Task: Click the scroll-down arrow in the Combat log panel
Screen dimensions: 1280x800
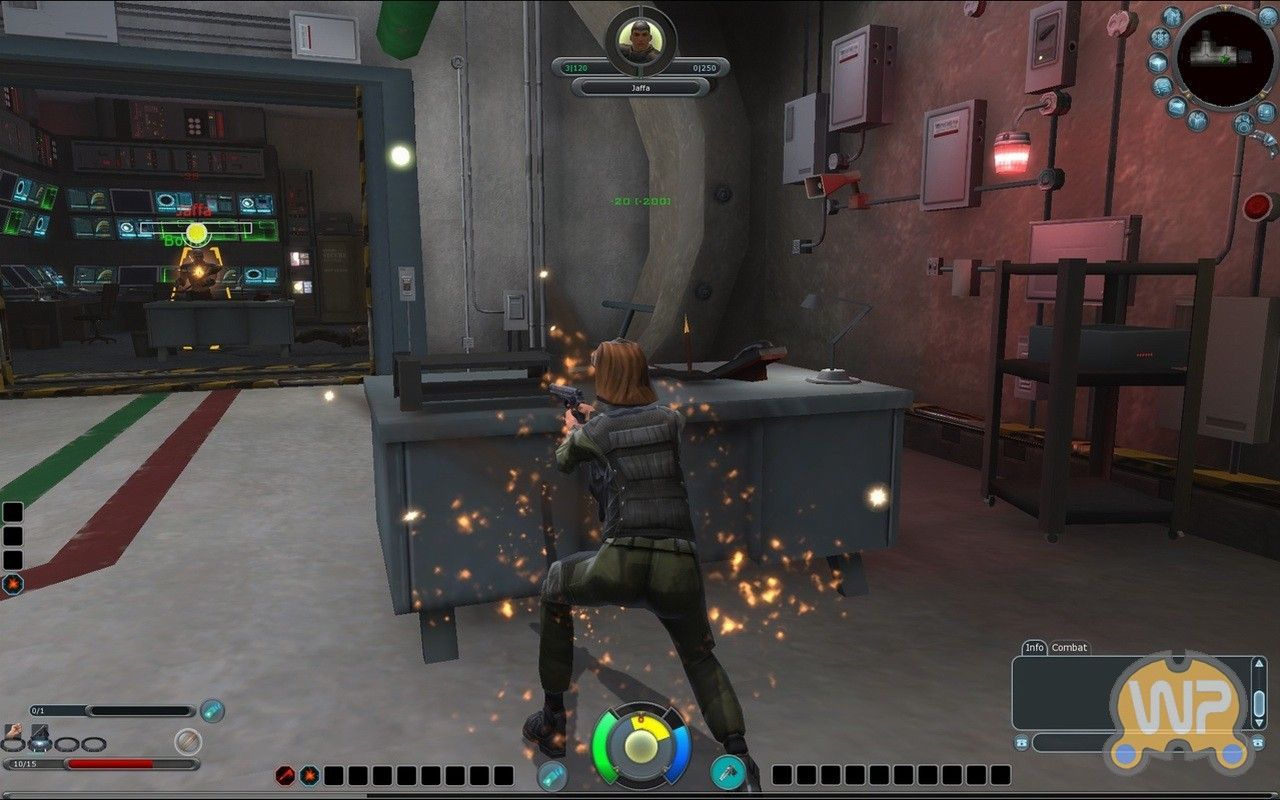Action: tap(1258, 721)
